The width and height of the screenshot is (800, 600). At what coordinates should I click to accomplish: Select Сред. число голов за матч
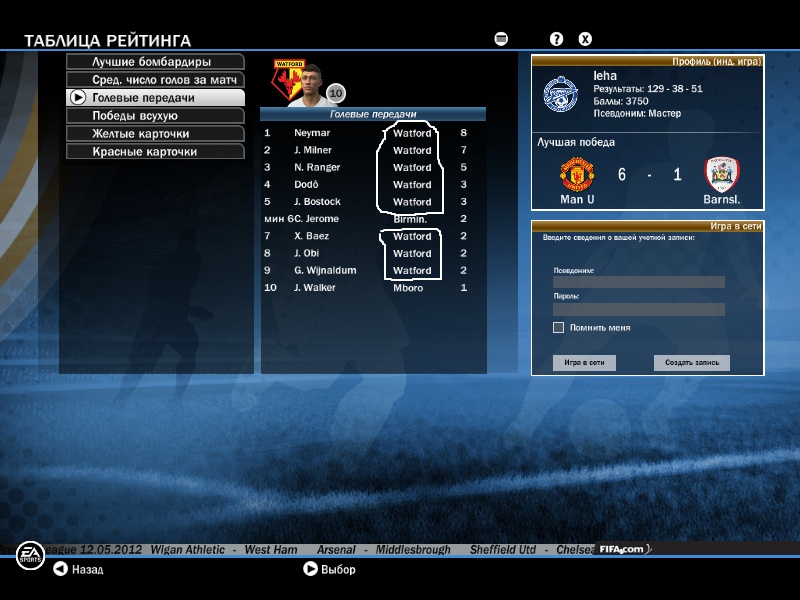(x=155, y=80)
